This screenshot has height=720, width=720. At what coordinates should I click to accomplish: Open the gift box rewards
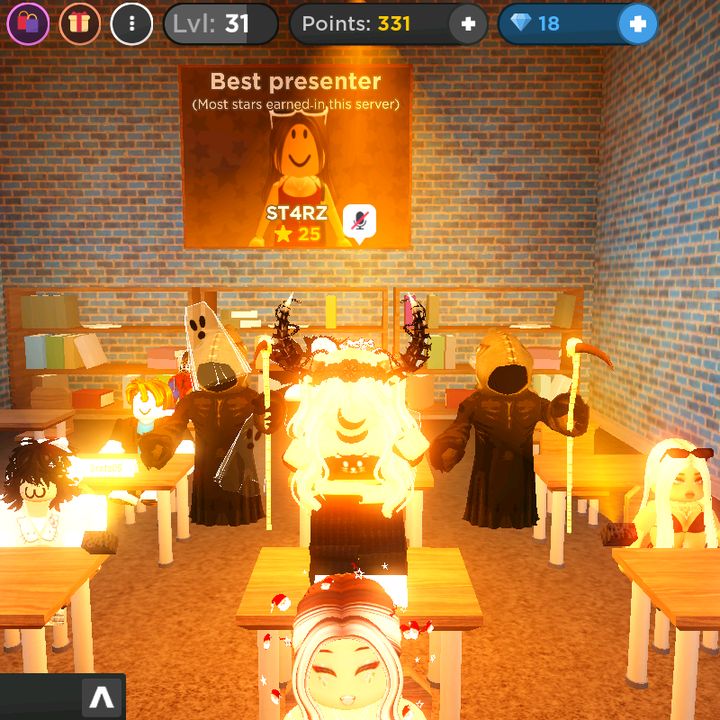pyautogui.click(x=80, y=23)
